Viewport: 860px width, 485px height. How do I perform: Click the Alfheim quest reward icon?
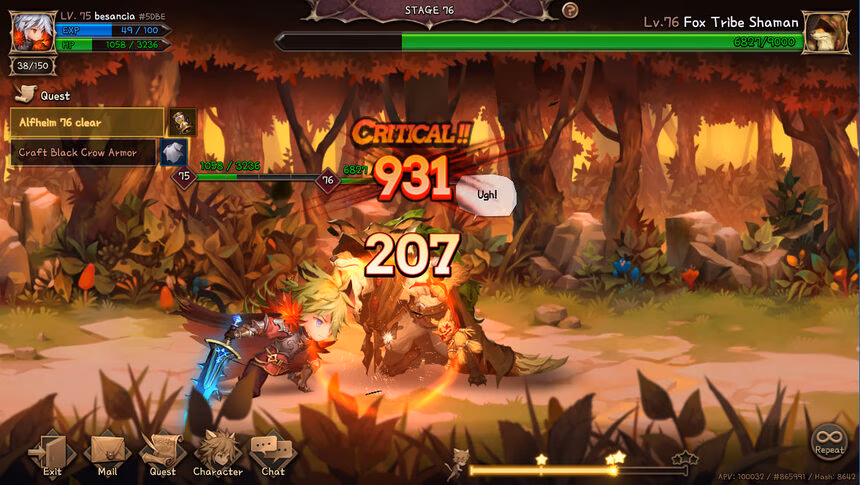[x=182, y=122]
